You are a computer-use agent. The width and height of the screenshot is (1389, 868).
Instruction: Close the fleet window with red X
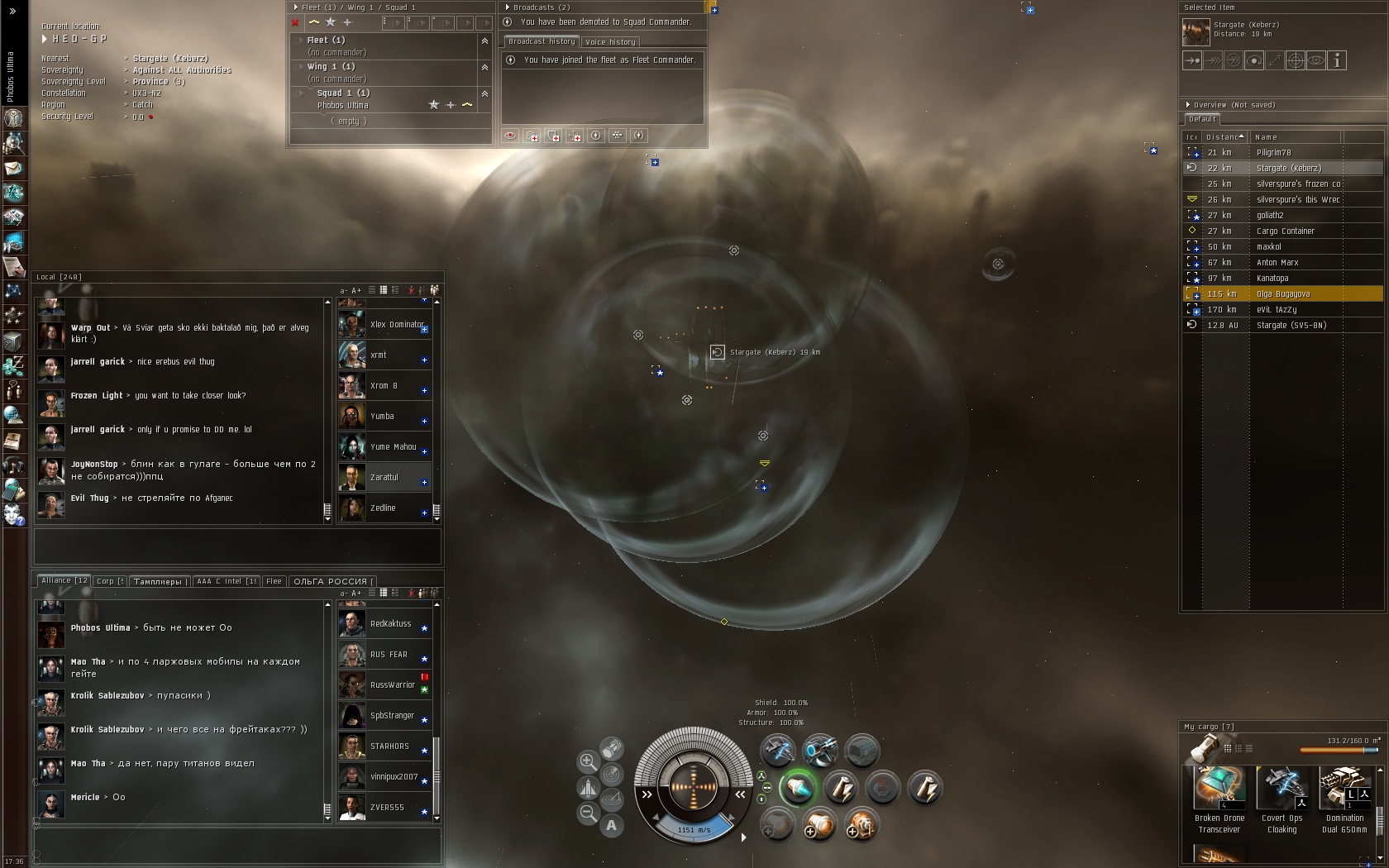295,23
